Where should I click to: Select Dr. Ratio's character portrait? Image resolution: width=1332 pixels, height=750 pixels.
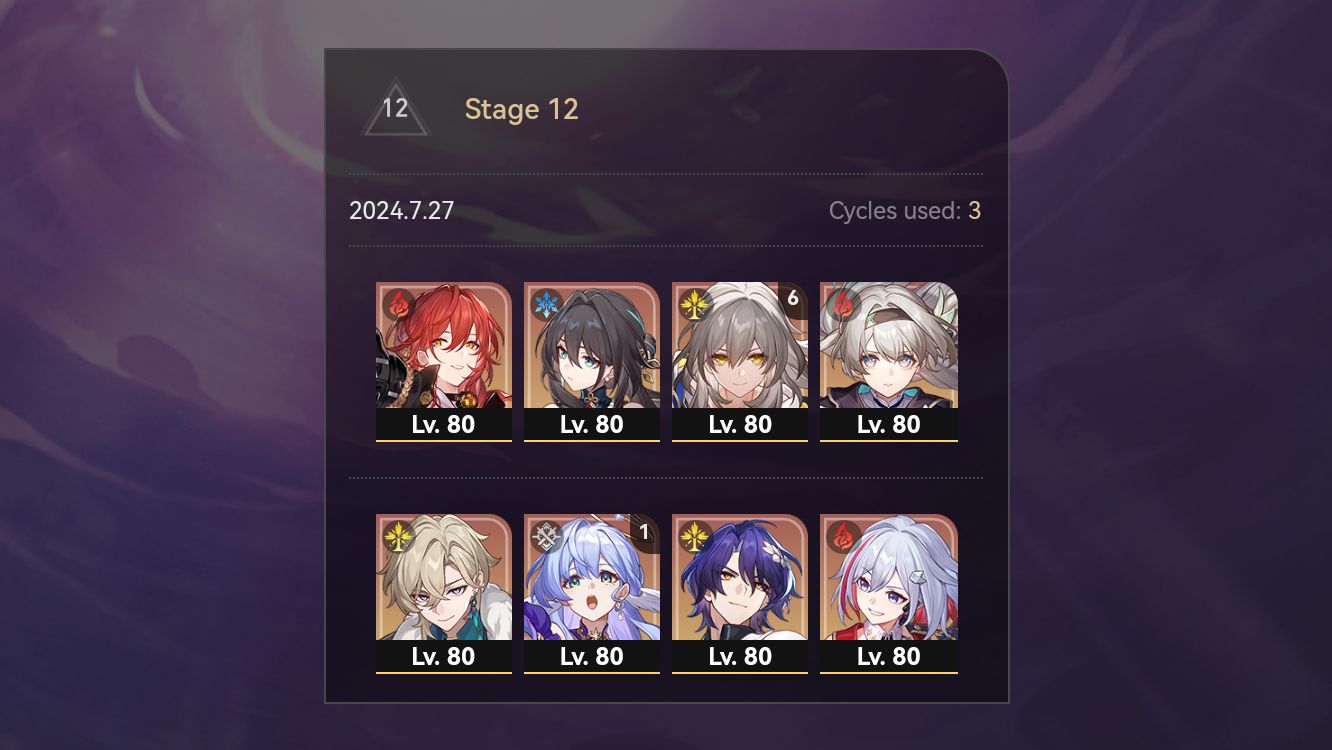coord(740,585)
